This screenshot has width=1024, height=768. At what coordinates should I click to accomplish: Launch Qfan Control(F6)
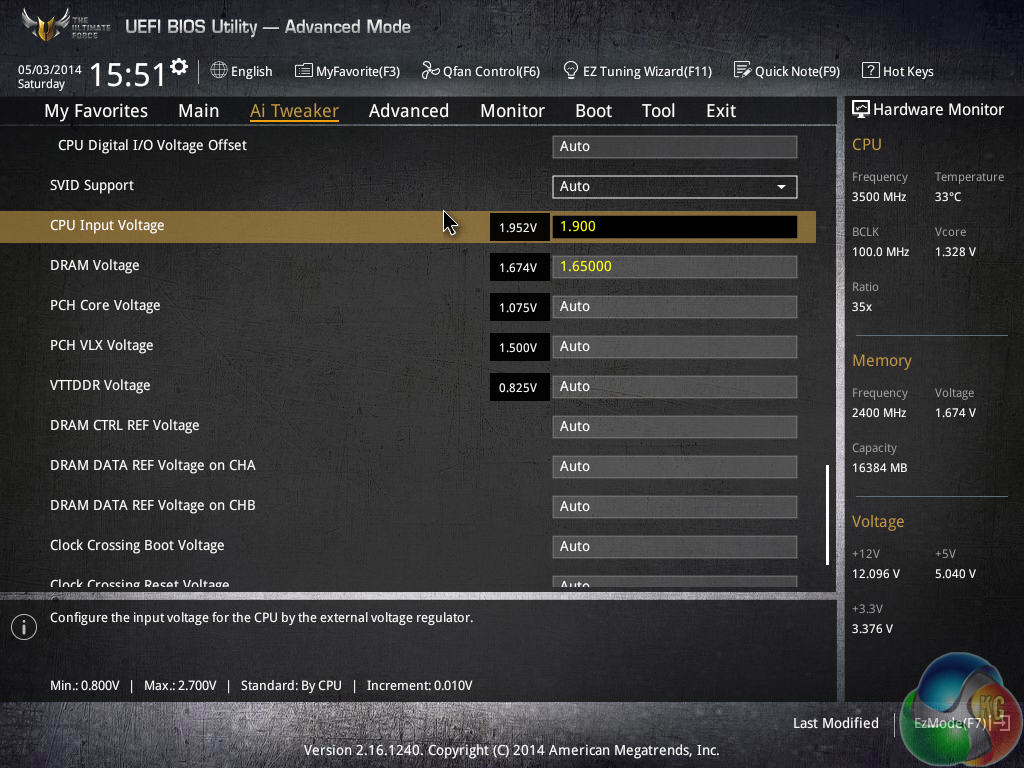point(480,71)
